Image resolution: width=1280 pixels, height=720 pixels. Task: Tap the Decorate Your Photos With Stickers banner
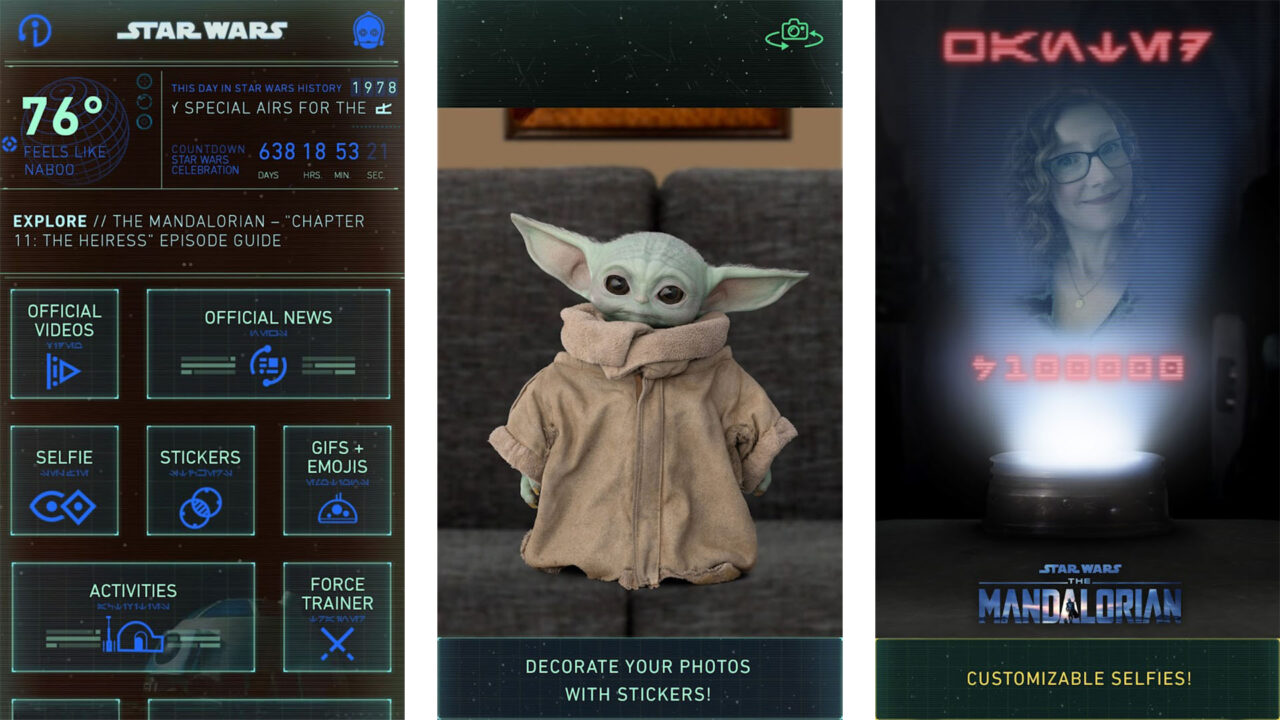(640, 680)
